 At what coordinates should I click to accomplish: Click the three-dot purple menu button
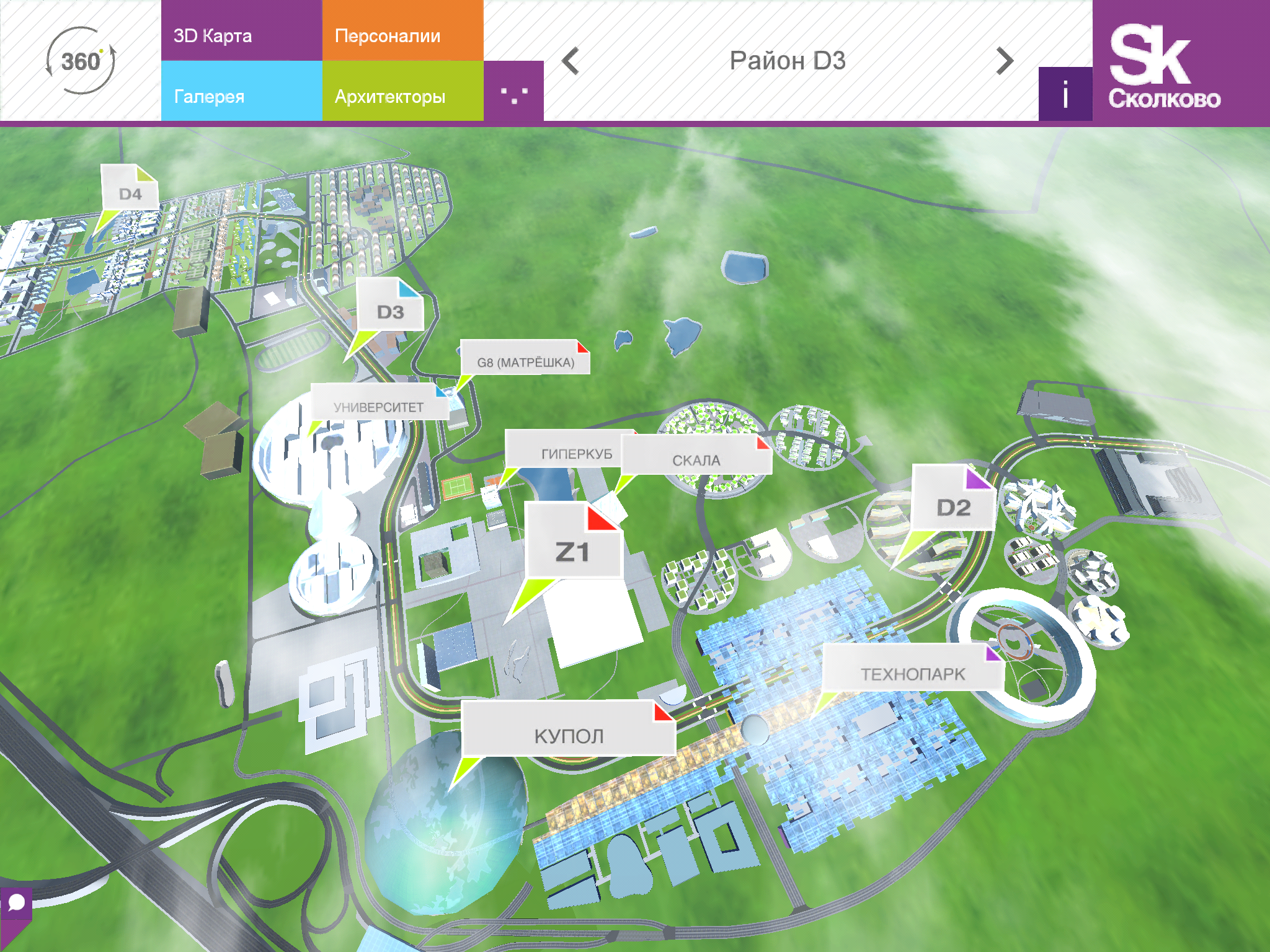513,93
